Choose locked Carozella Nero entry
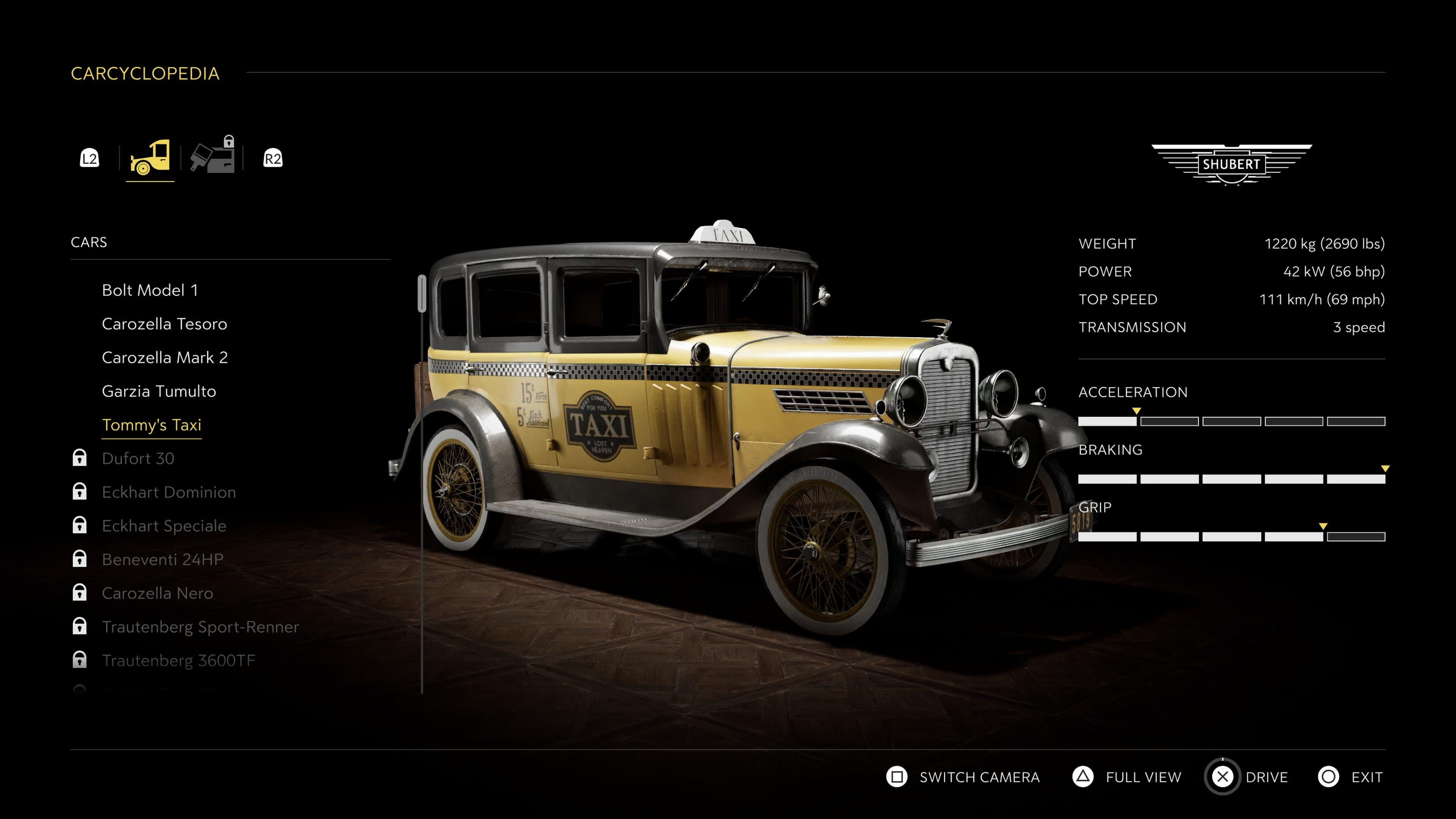1456x819 pixels. click(x=157, y=593)
